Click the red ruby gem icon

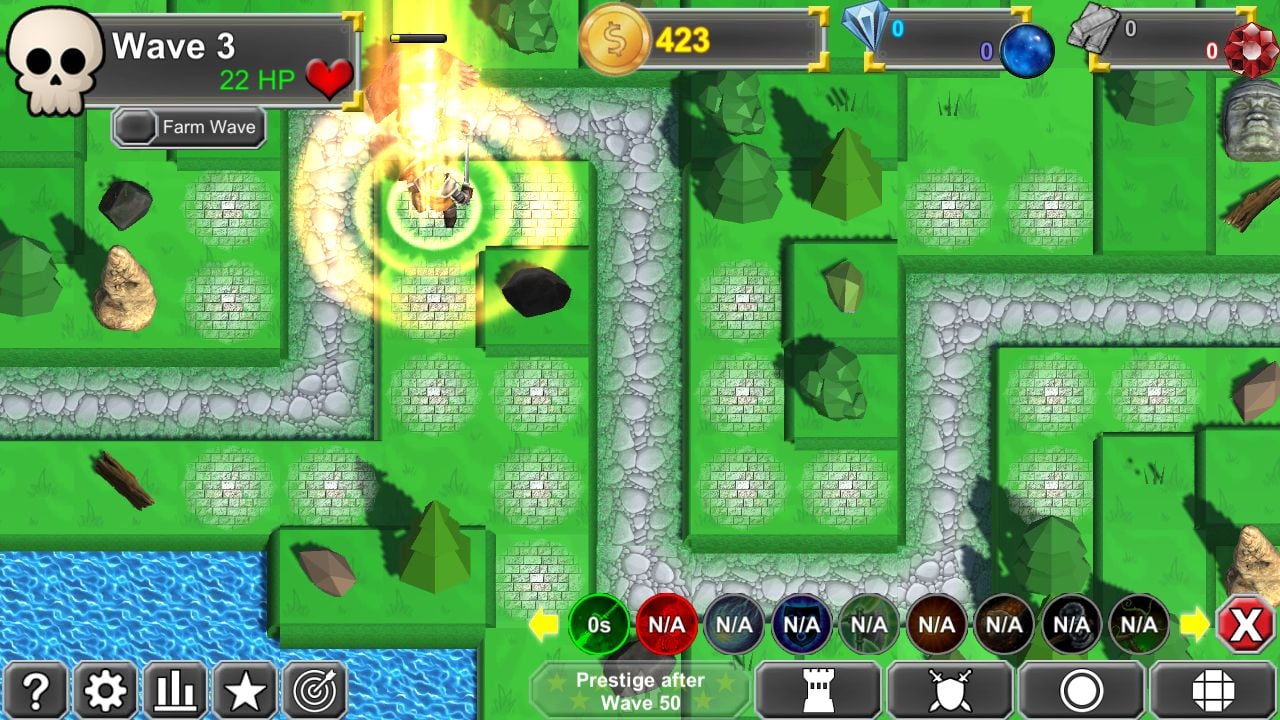click(x=1252, y=48)
